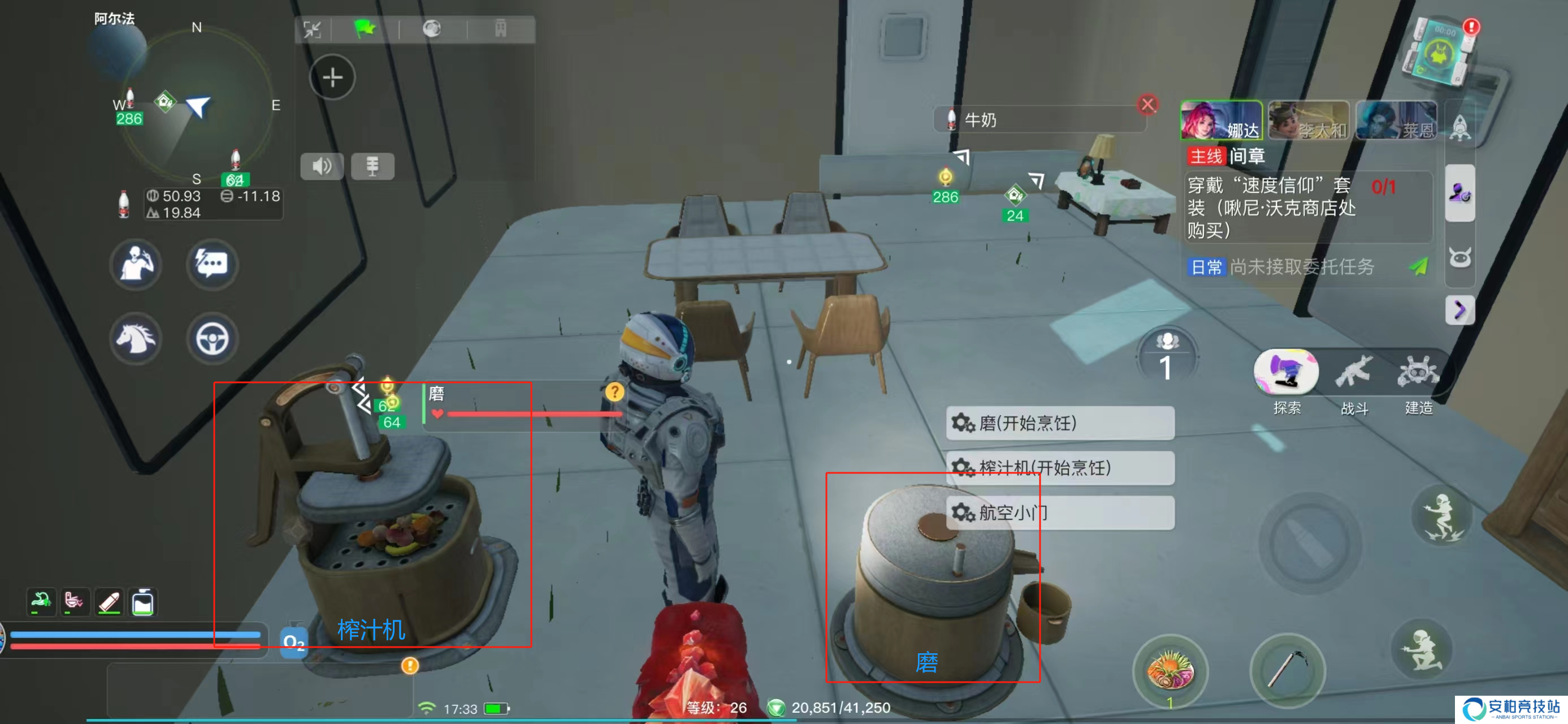Expand the purple arrow side panel
Screen dimensions: 1568x724
coord(1459,311)
